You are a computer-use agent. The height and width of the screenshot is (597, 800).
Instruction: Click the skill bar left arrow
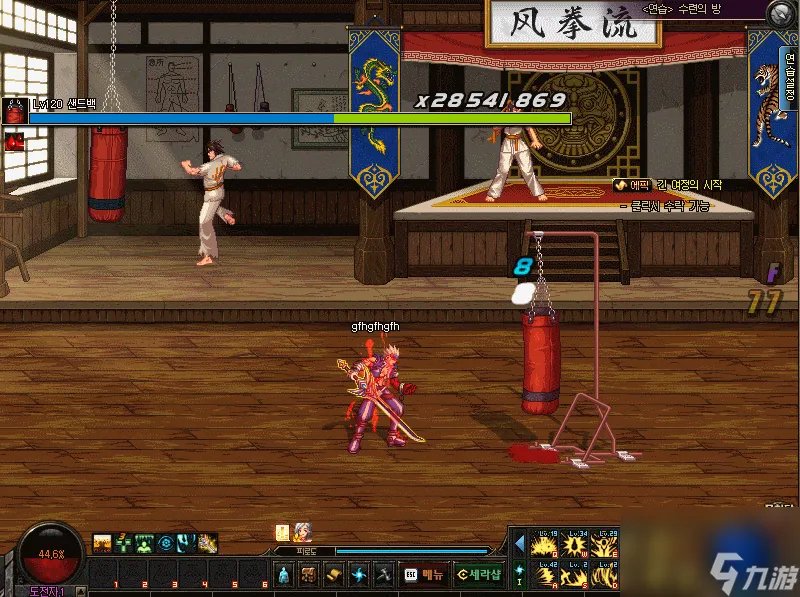[x=520, y=545]
